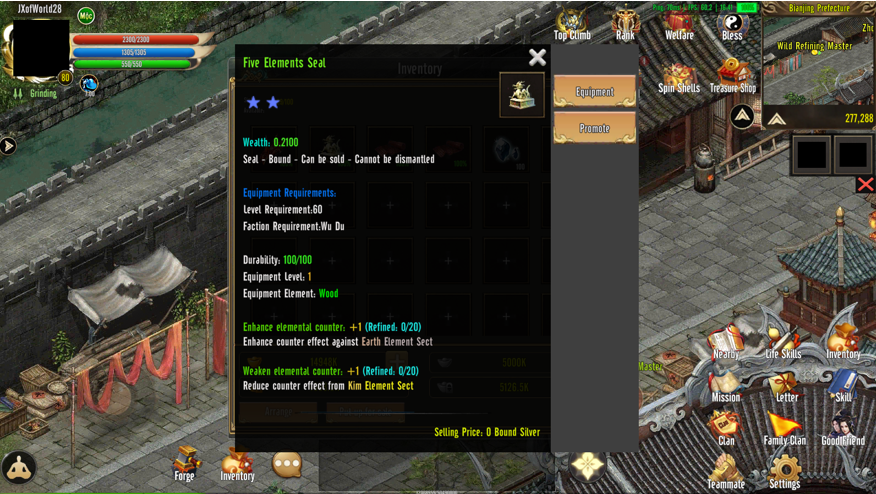Image resolution: width=876 pixels, height=494 pixels.
Task: Click the Promote button
Action: pyautogui.click(x=595, y=129)
